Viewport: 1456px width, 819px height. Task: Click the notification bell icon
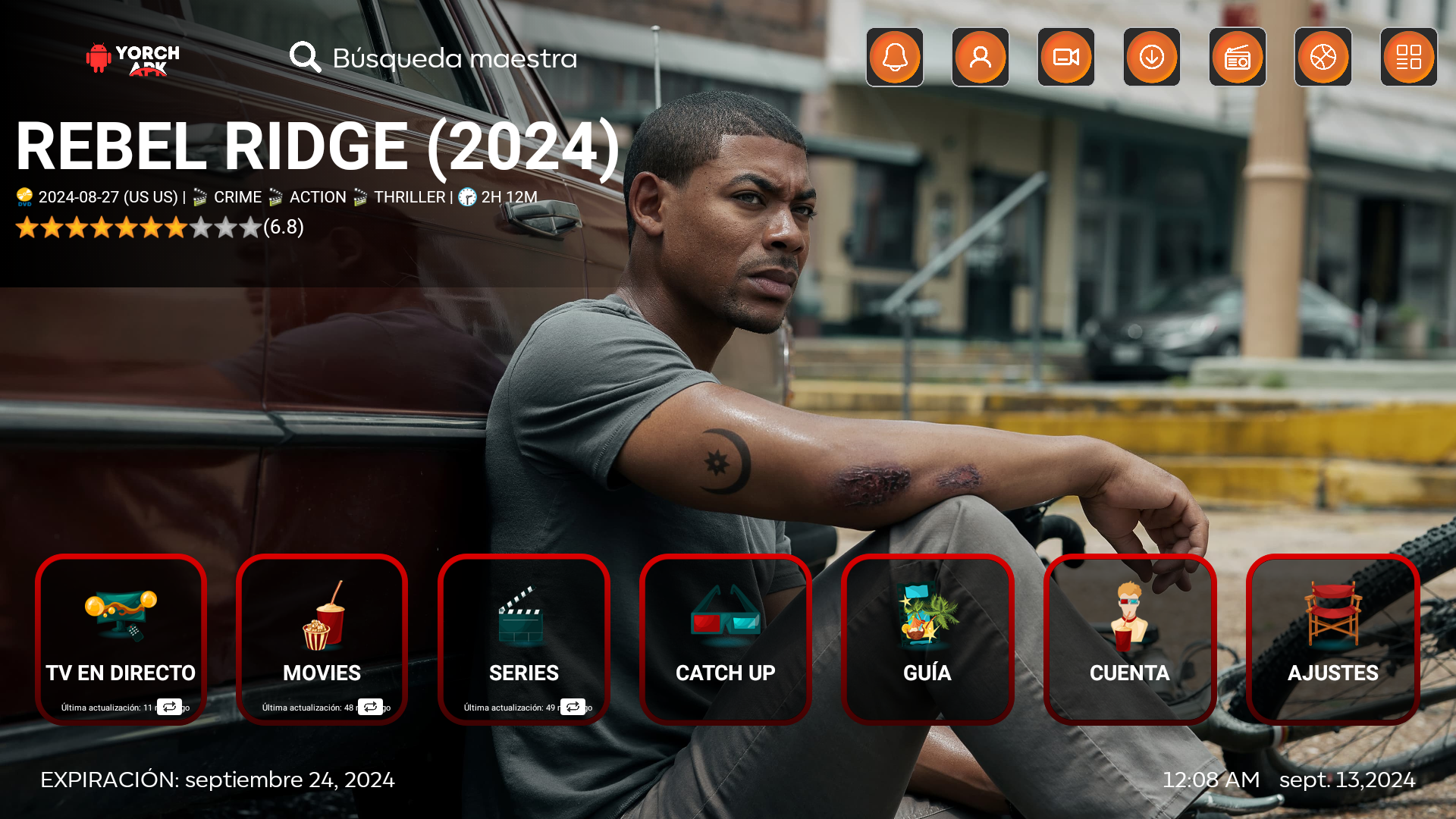point(895,58)
